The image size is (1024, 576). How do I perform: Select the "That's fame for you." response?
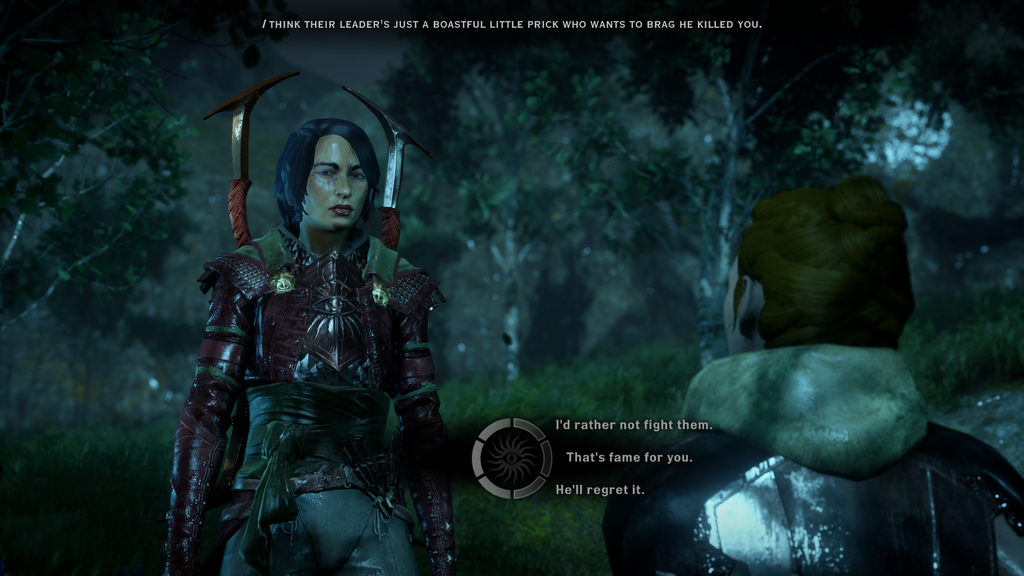[629, 458]
